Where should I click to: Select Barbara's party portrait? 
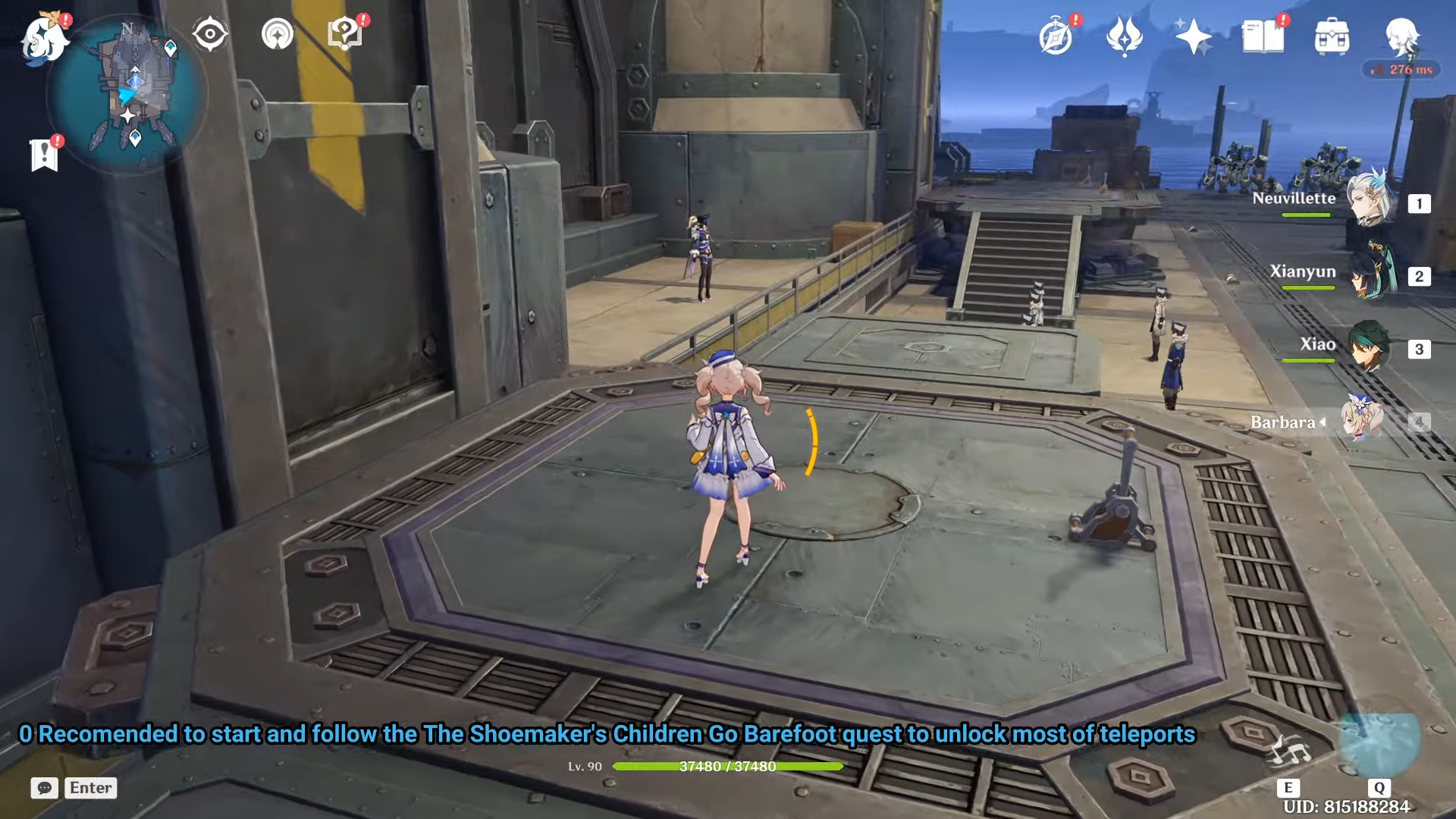coord(1362,419)
